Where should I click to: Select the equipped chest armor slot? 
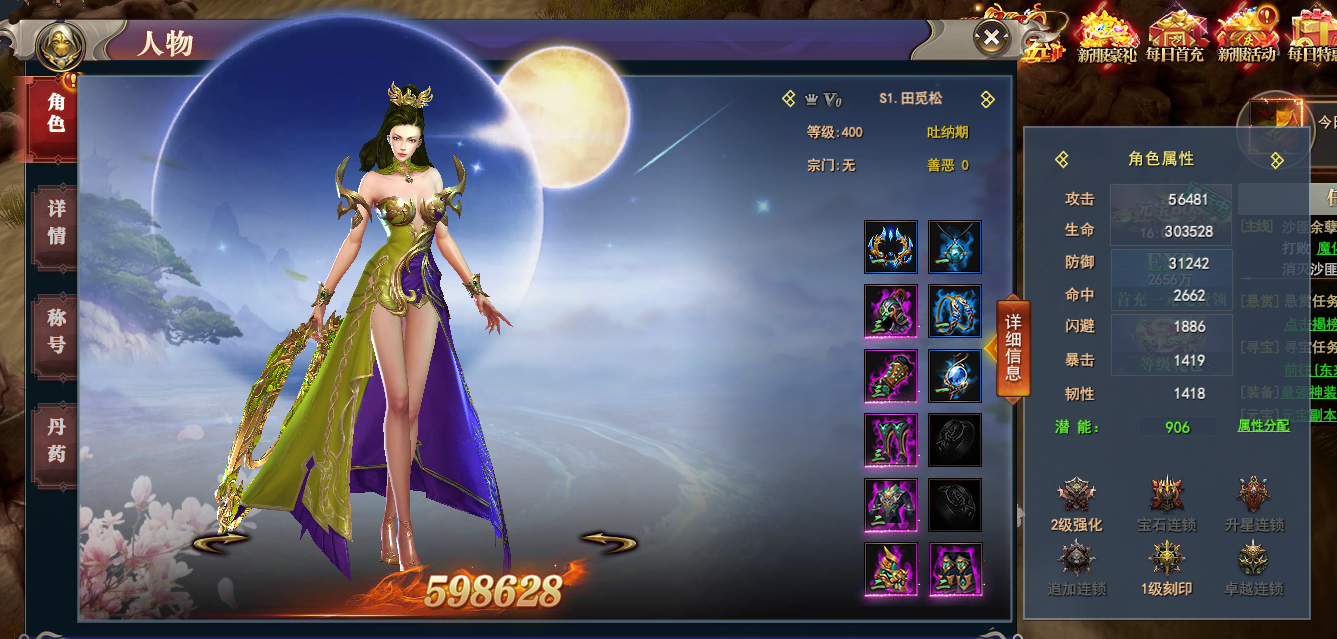click(890, 505)
